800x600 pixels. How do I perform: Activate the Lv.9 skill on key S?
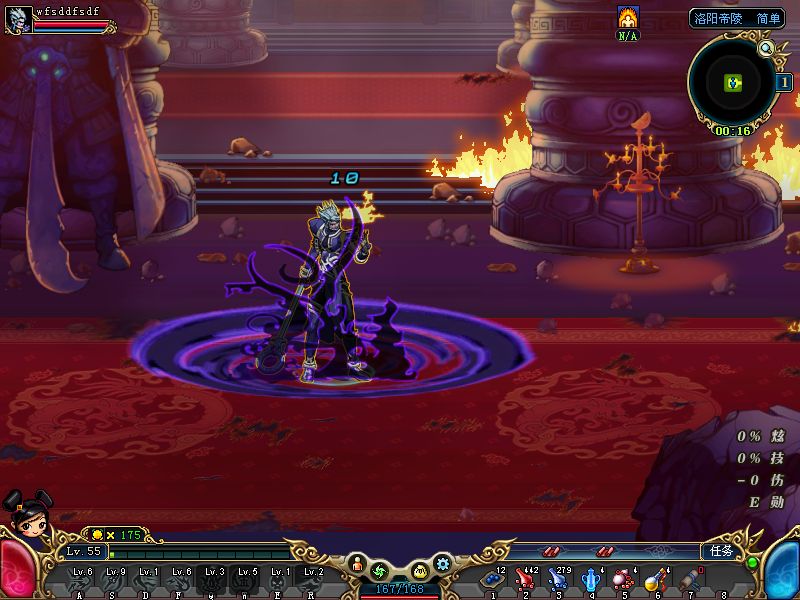pyautogui.click(x=114, y=581)
